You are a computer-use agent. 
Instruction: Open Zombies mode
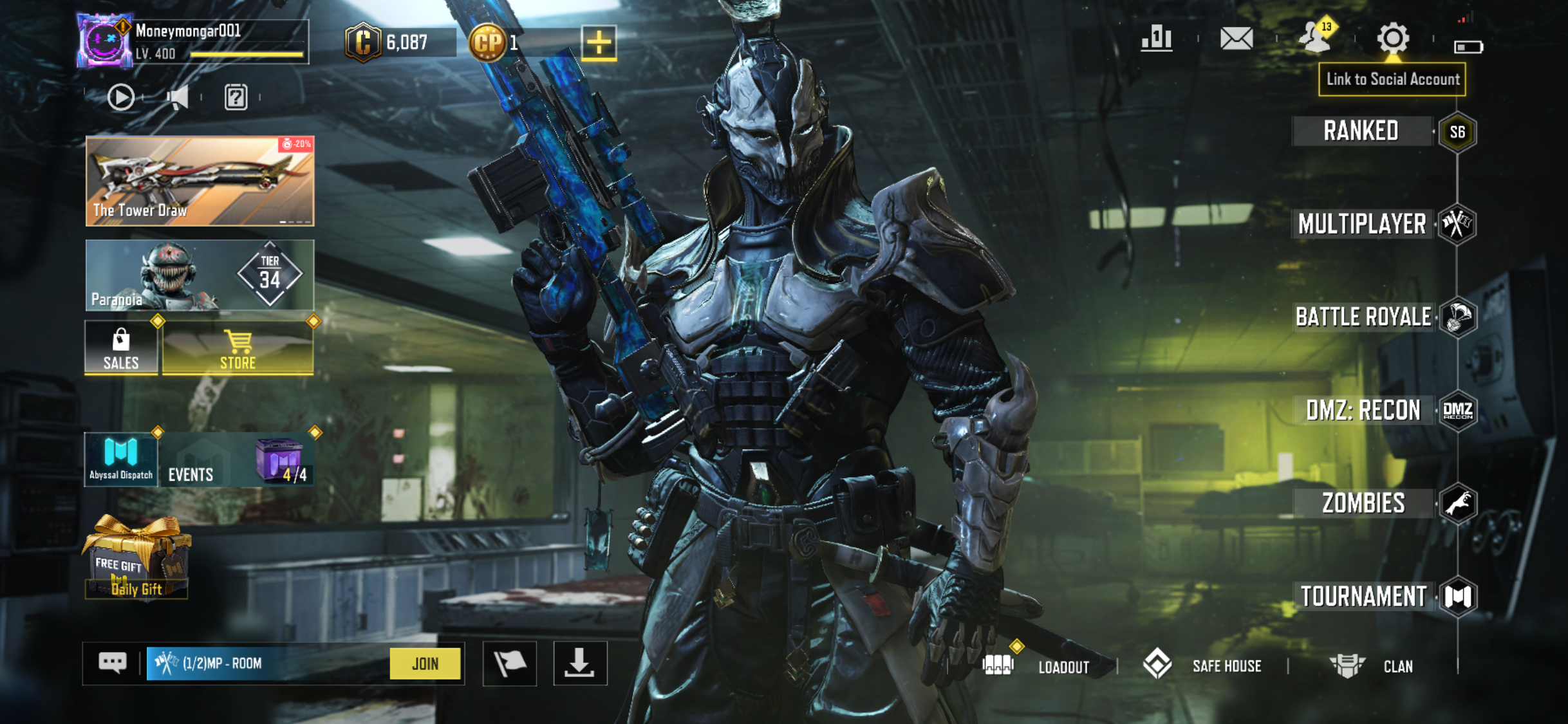(x=1363, y=503)
